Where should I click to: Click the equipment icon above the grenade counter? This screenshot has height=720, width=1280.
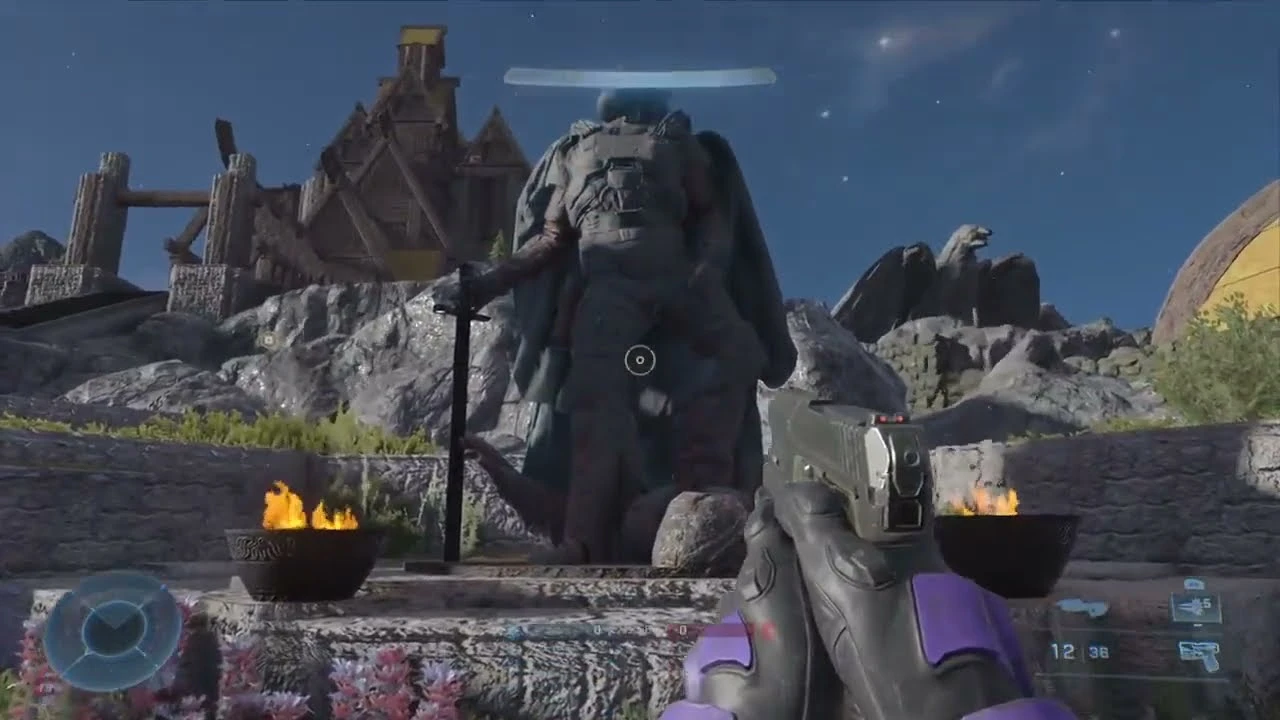tap(1193, 583)
